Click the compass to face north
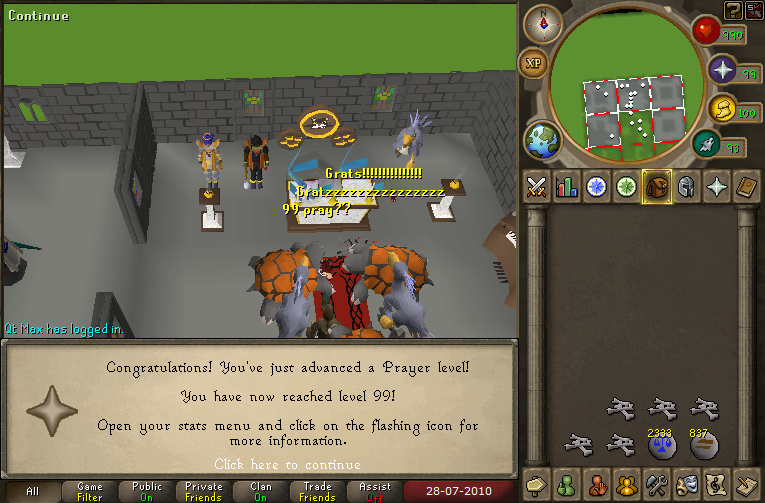 [543, 22]
